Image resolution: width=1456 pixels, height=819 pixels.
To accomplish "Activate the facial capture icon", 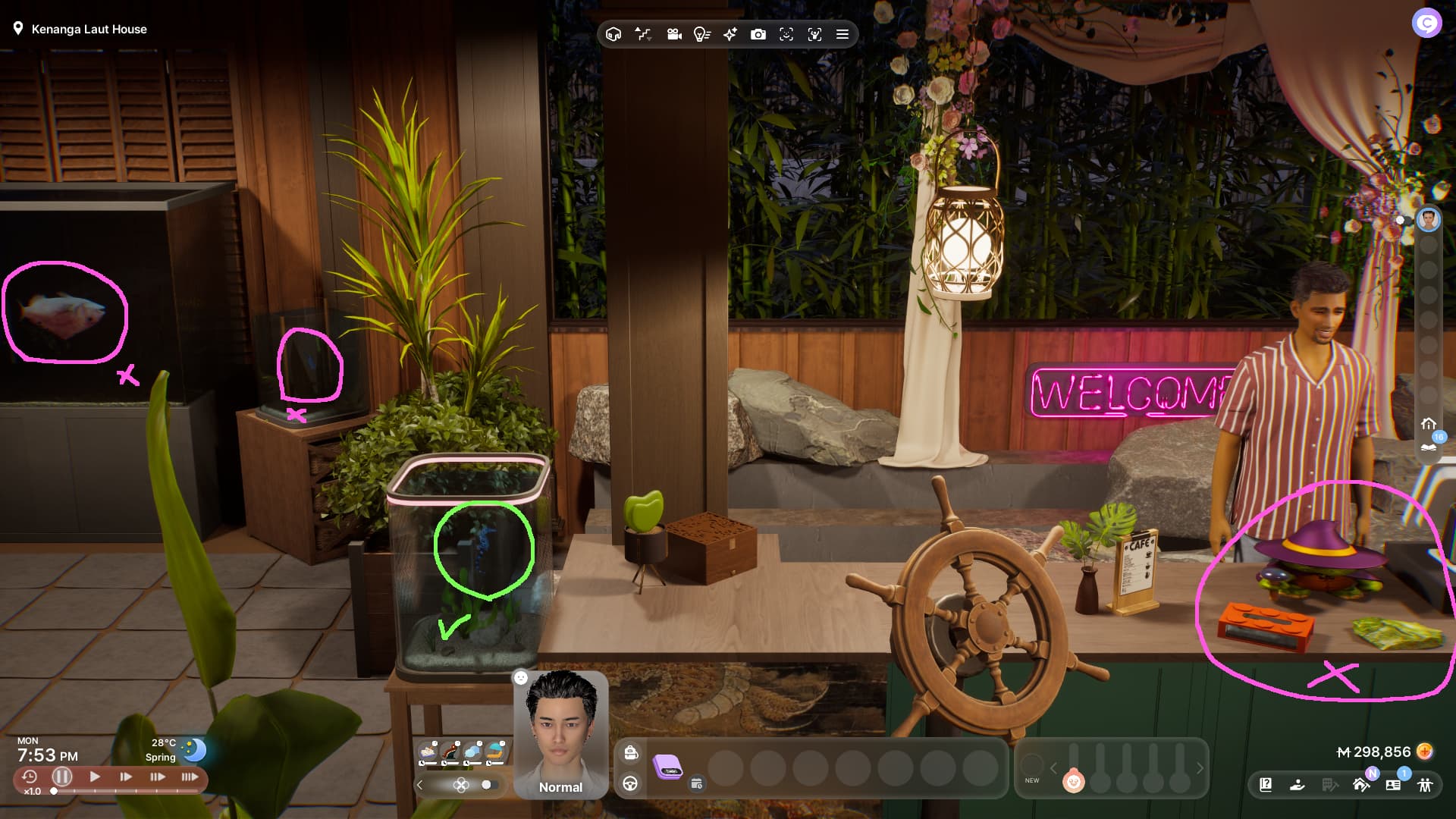I will (786, 35).
